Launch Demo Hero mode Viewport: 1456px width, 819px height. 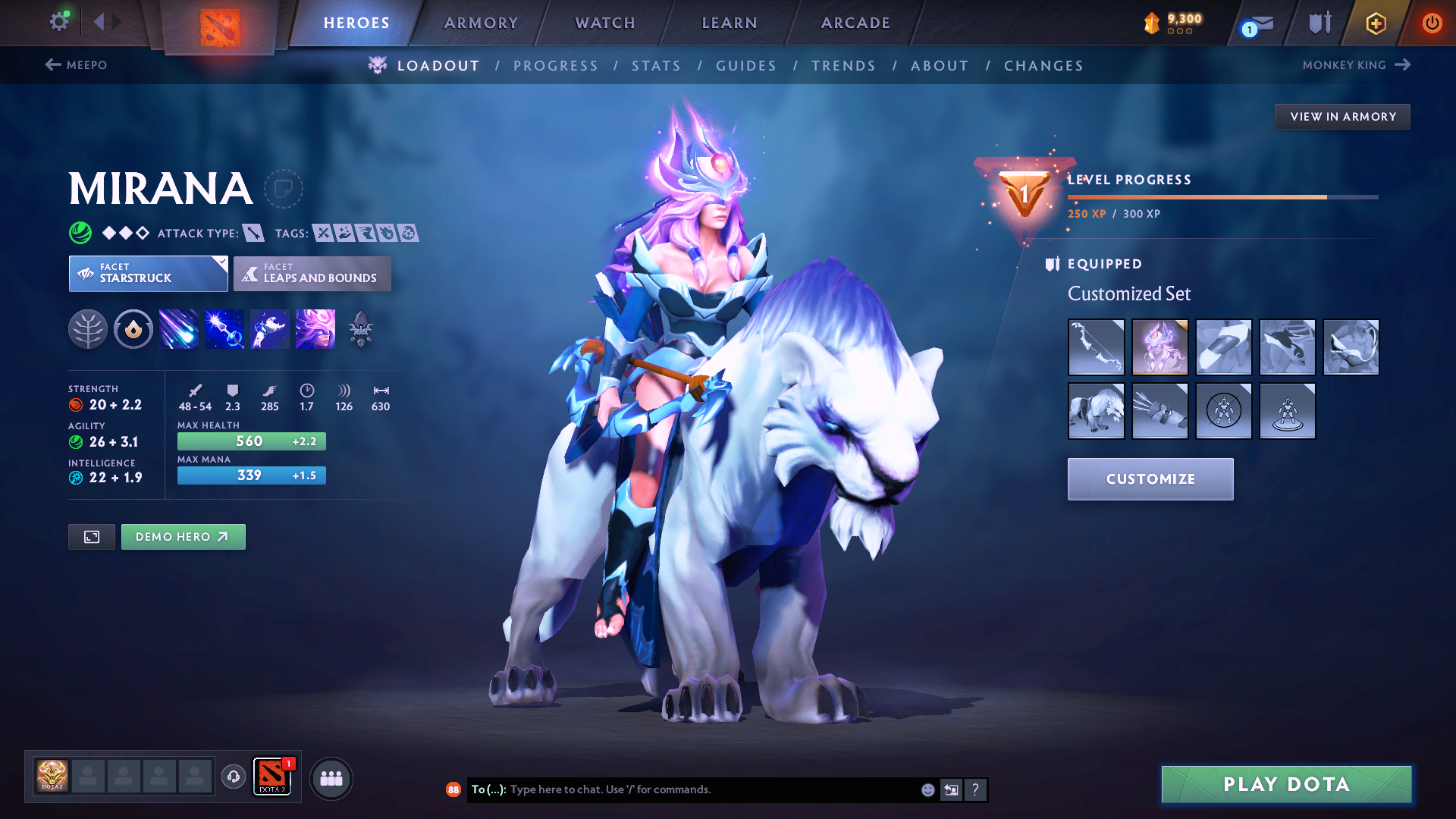tap(183, 537)
